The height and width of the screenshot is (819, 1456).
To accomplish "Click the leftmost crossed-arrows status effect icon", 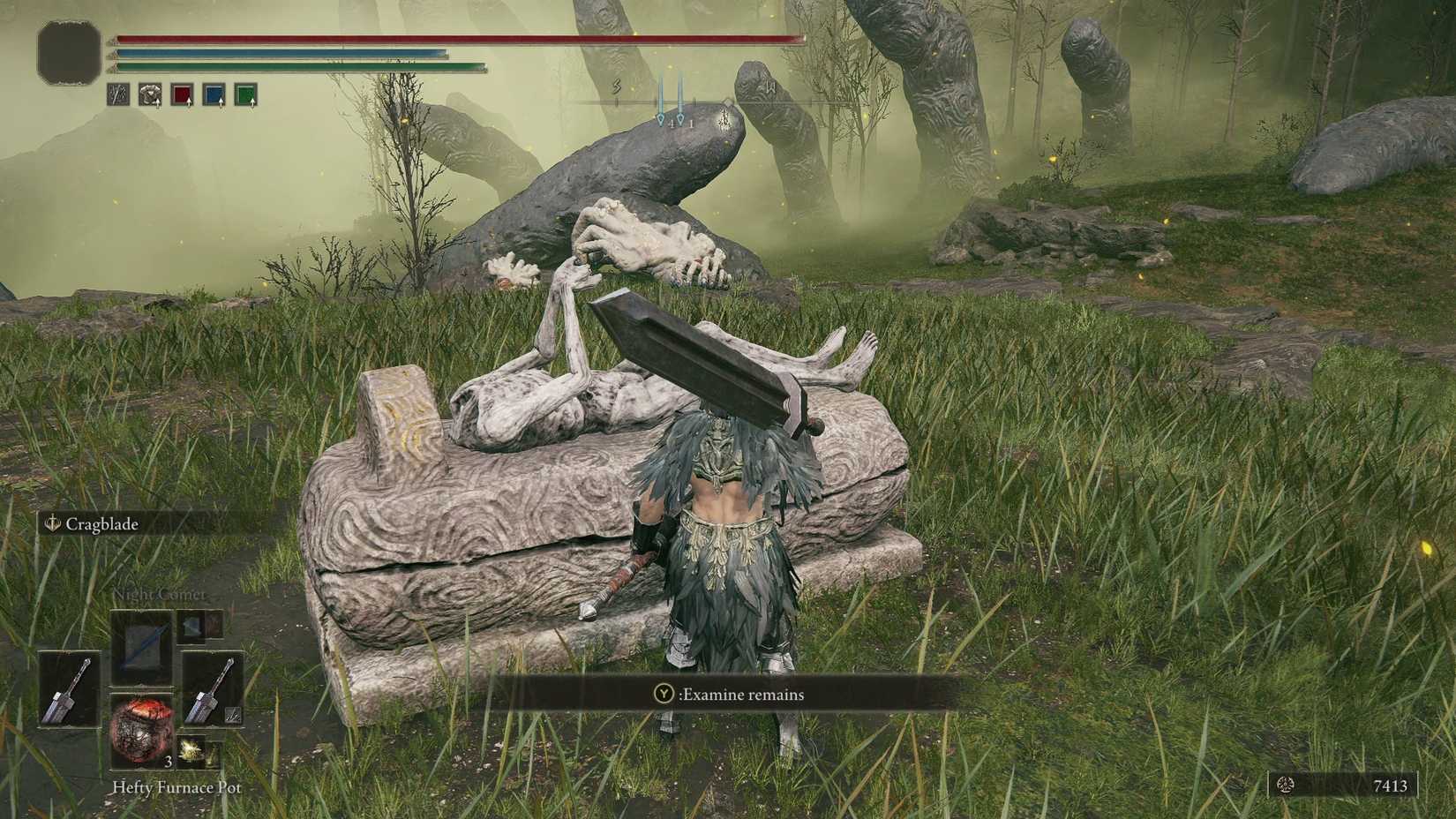I will [x=117, y=94].
